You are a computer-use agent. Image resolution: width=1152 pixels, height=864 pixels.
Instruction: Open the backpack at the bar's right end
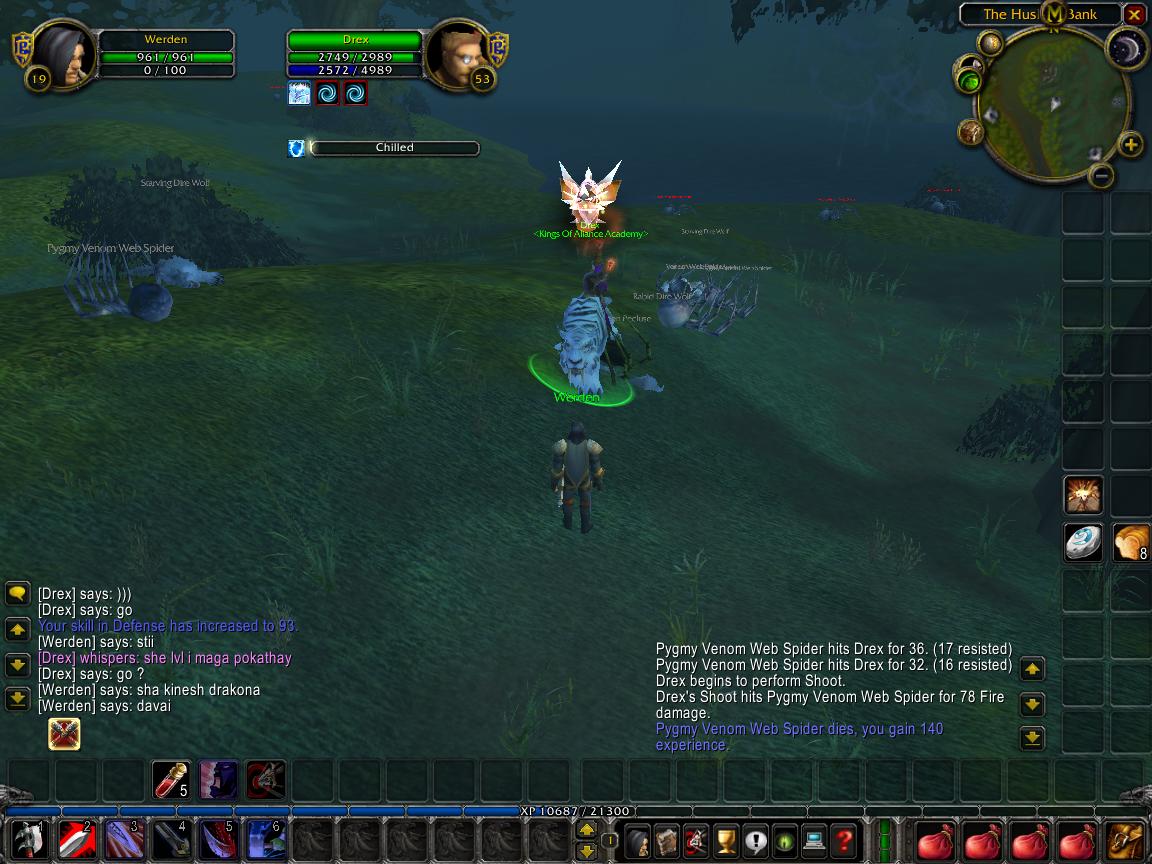pyautogui.click(x=1128, y=841)
